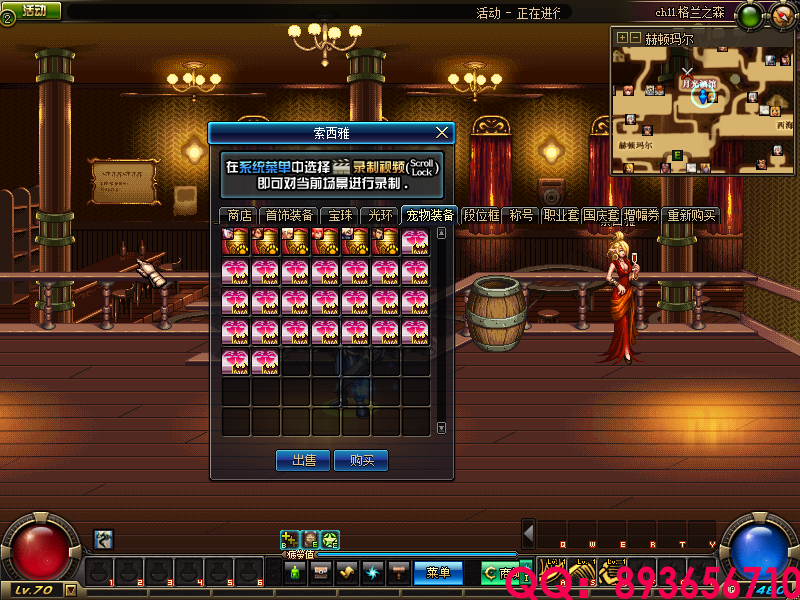Switch to the 职业套 tab
Image resolution: width=800 pixels, height=600 pixels.
tap(561, 215)
